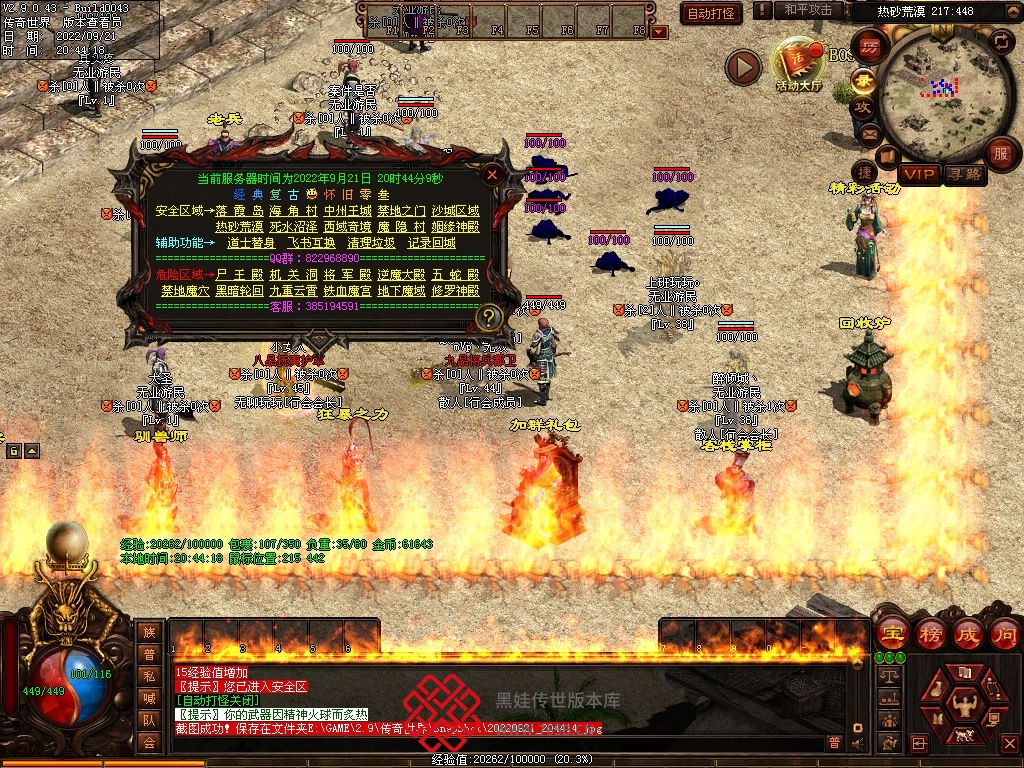1024x768 pixels.
Task: Open the VIP panel
Action: tap(918, 174)
